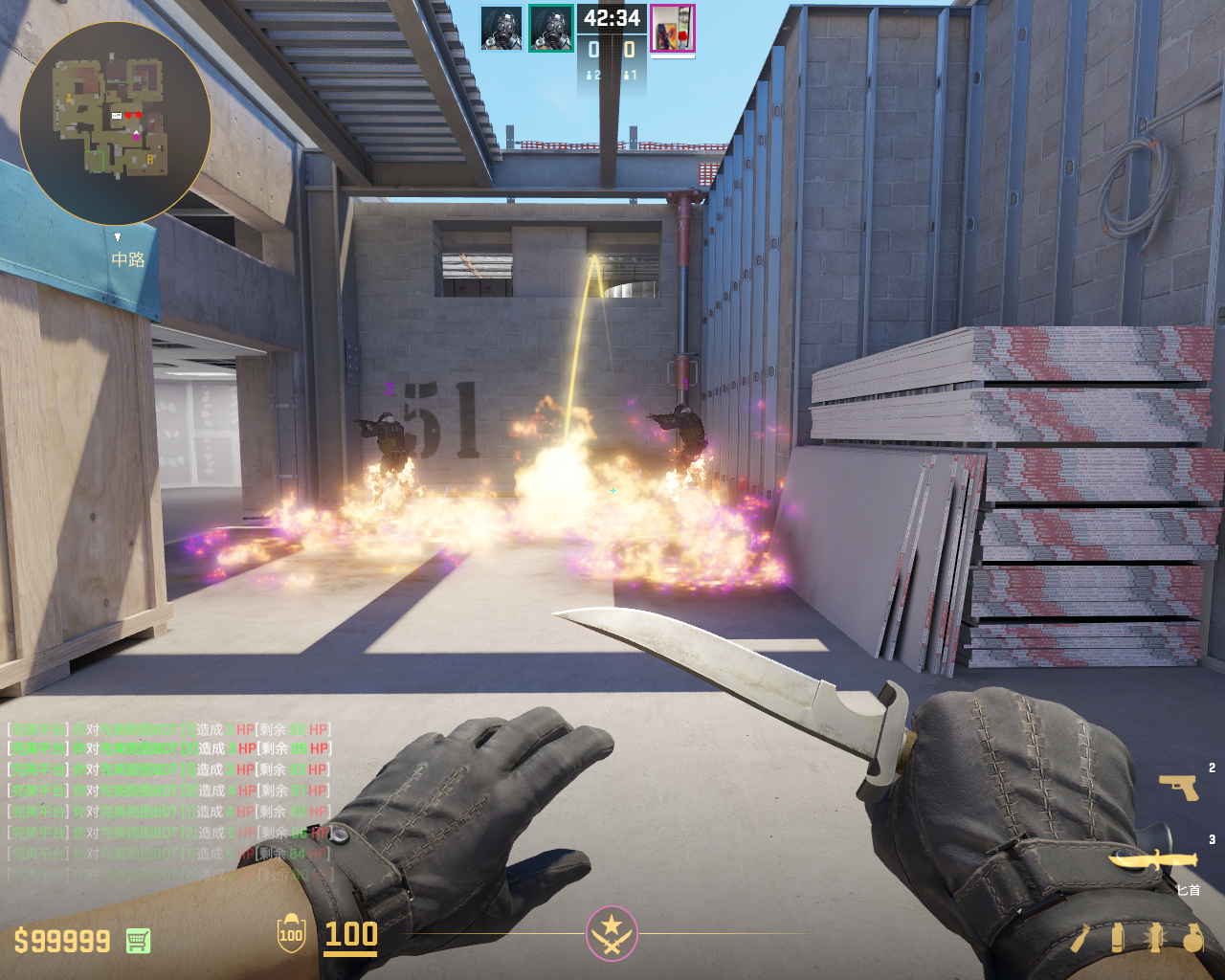Switch to the knife slot
The height and width of the screenshot is (980, 1225).
(x=1153, y=859)
